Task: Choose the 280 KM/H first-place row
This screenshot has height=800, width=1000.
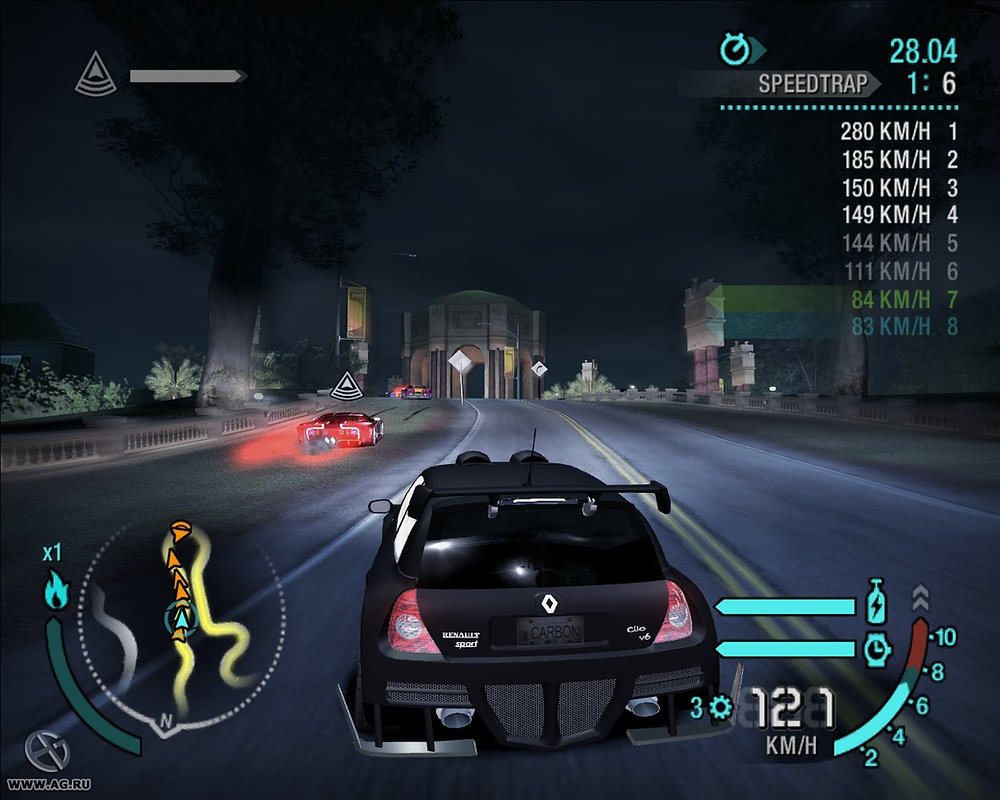Action: [x=900, y=131]
